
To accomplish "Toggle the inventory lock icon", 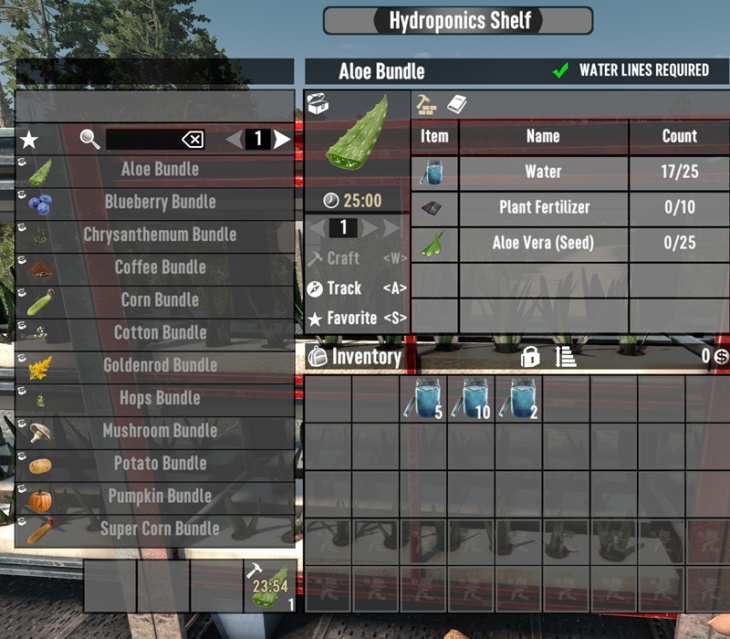I will pyautogui.click(x=530, y=357).
